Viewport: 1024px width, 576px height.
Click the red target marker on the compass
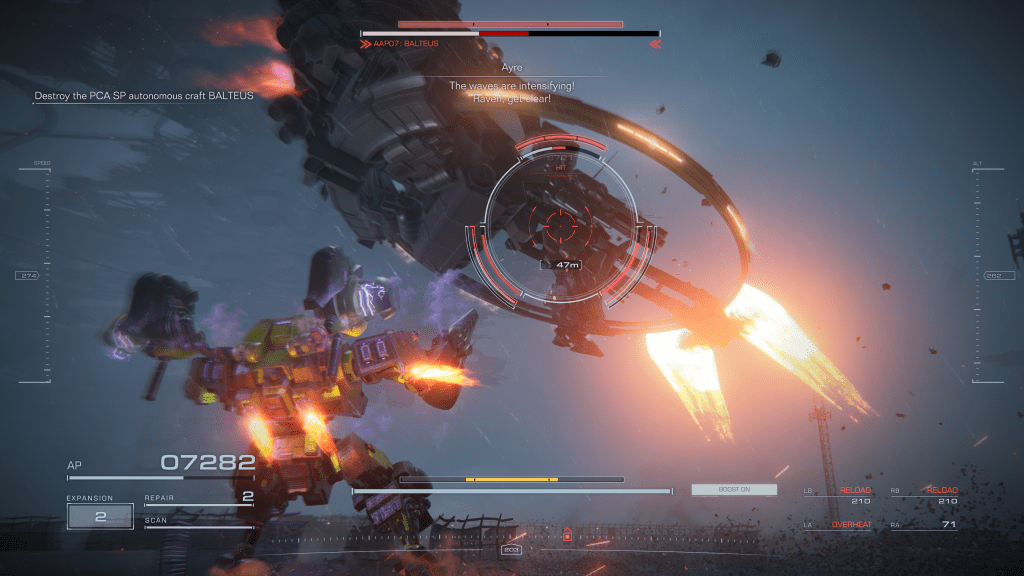click(x=568, y=535)
